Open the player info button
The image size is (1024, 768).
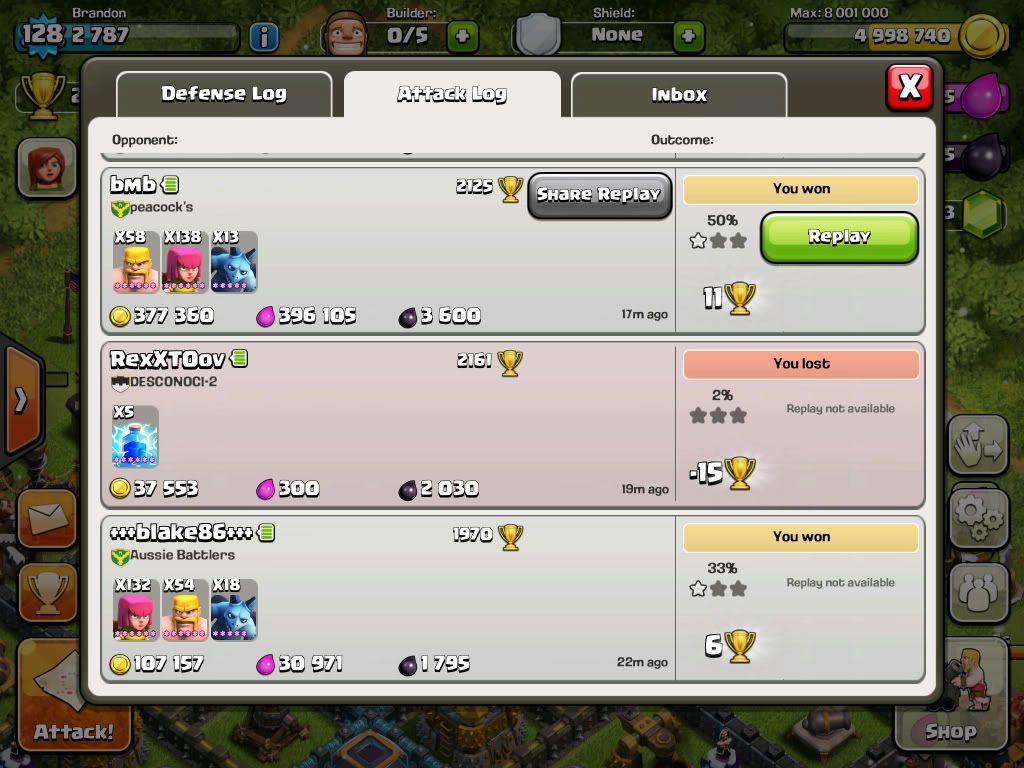click(263, 37)
